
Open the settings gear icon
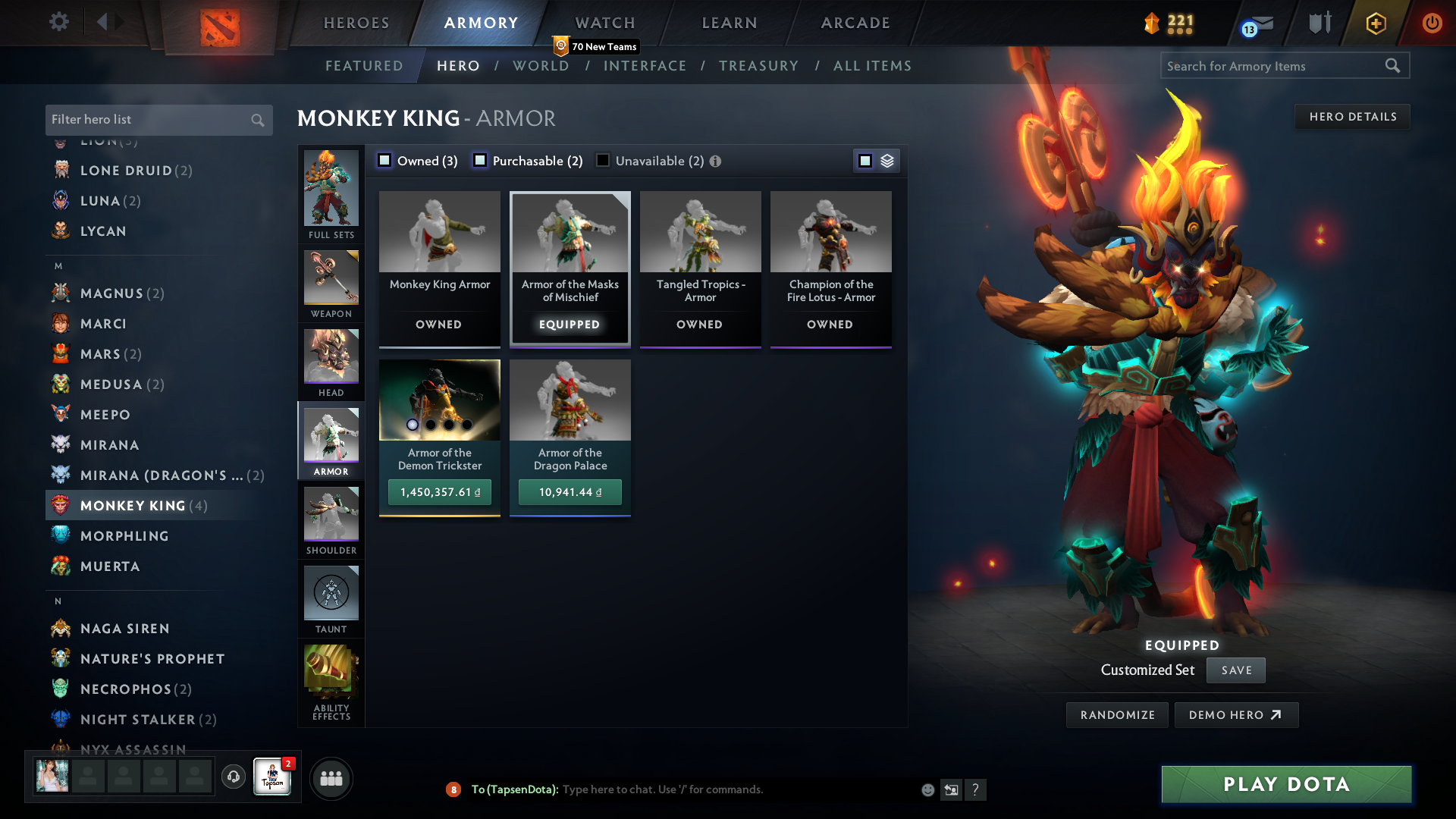[x=58, y=22]
